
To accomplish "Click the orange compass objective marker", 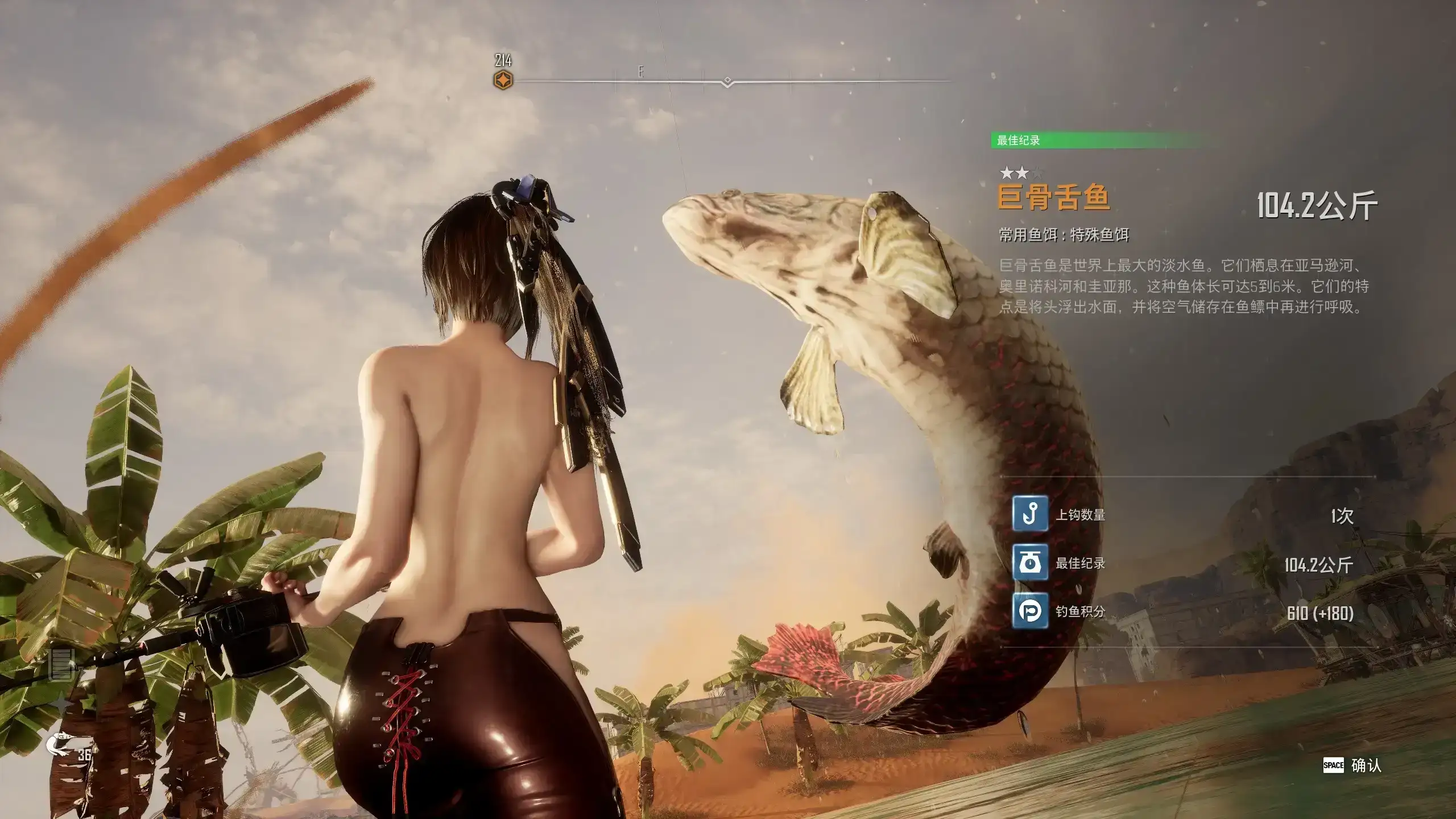I will 503,80.
